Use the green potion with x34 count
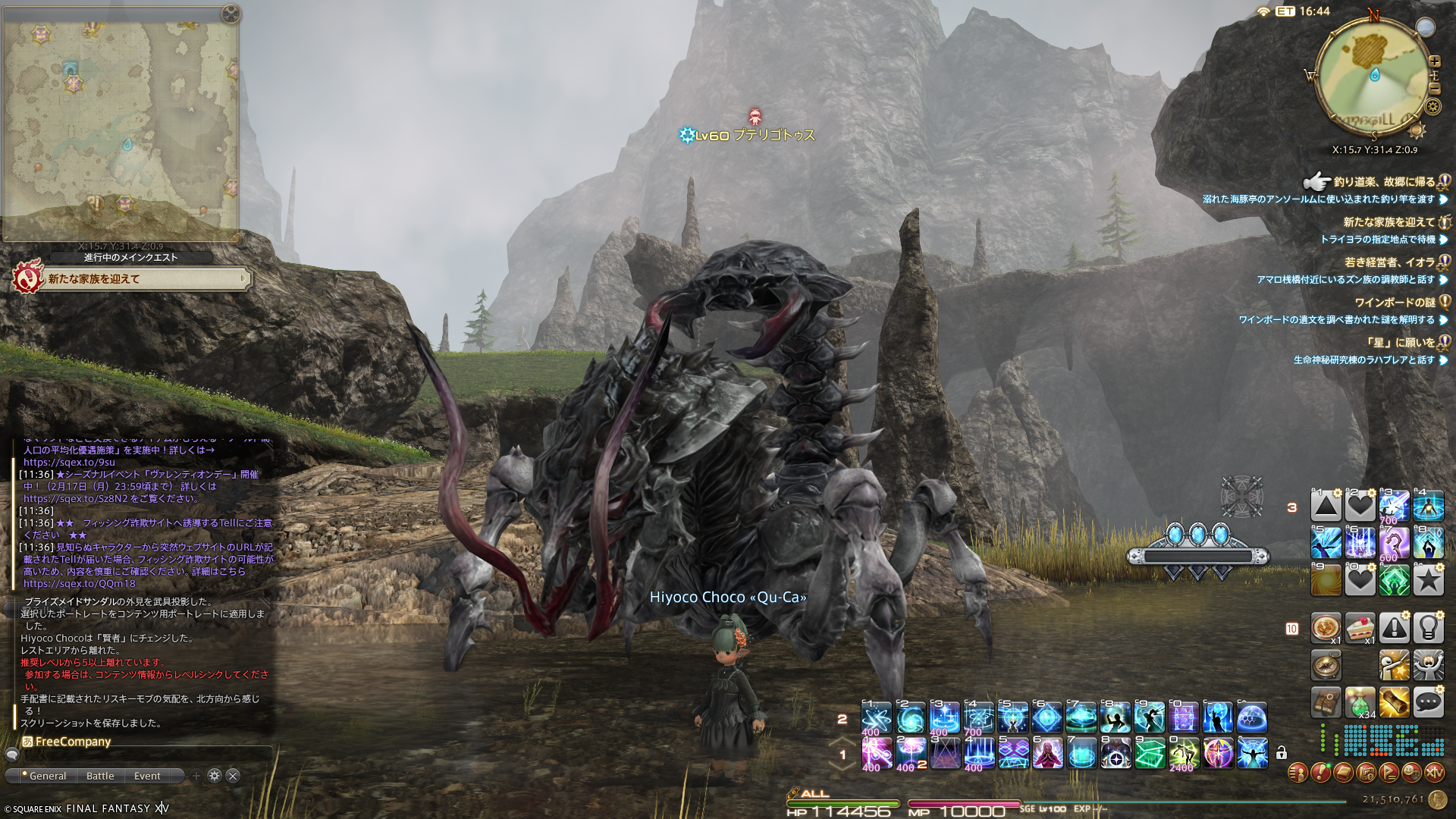Viewport: 1456px width, 819px height. (x=1360, y=702)
